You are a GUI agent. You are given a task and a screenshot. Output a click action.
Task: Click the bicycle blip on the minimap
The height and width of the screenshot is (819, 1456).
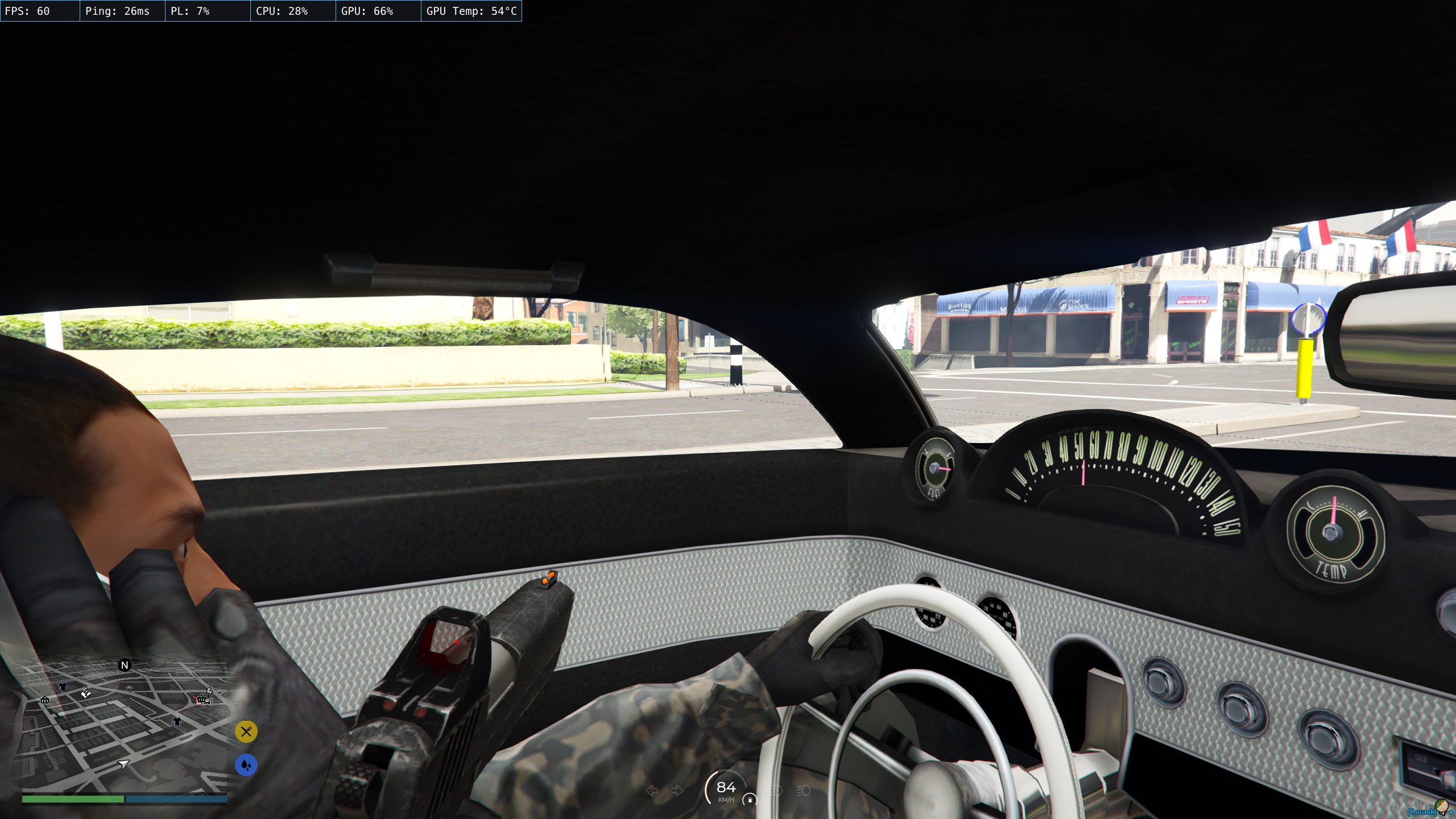click(129, 688)
